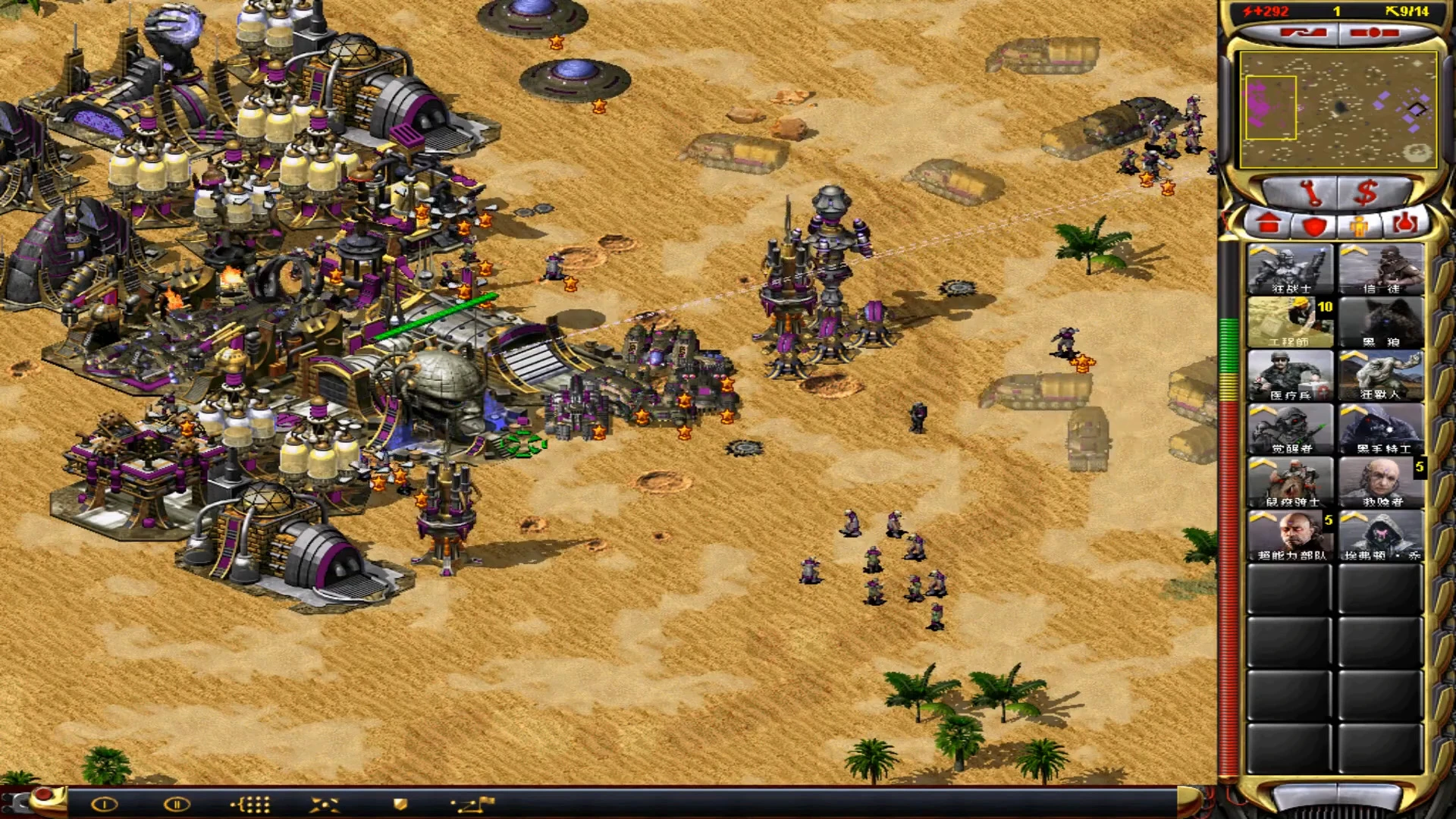Screen dimensions: 1456x819
Task: Switch to the infantry build tab
Action: 1360,225
